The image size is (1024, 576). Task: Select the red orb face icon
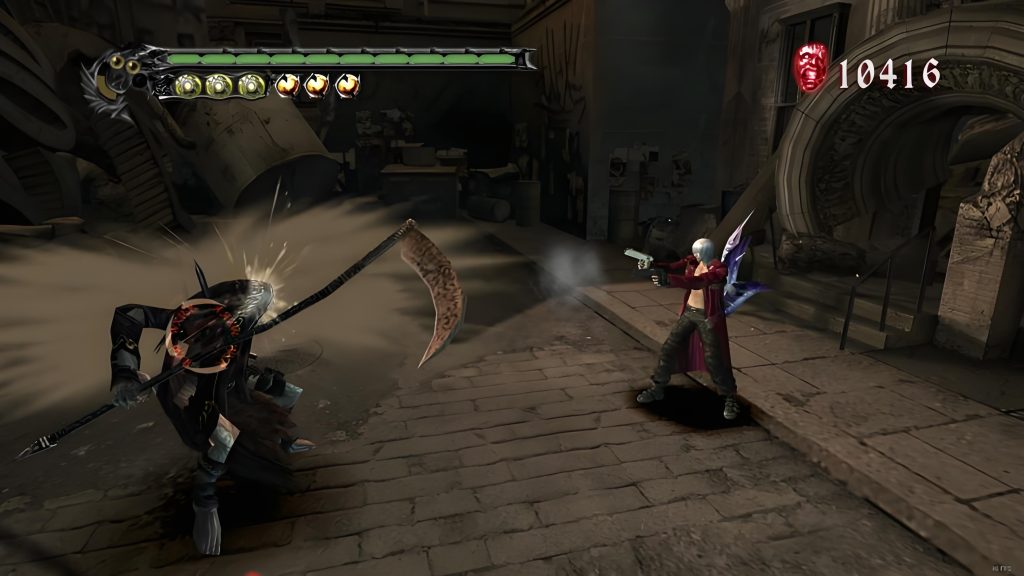811,70
